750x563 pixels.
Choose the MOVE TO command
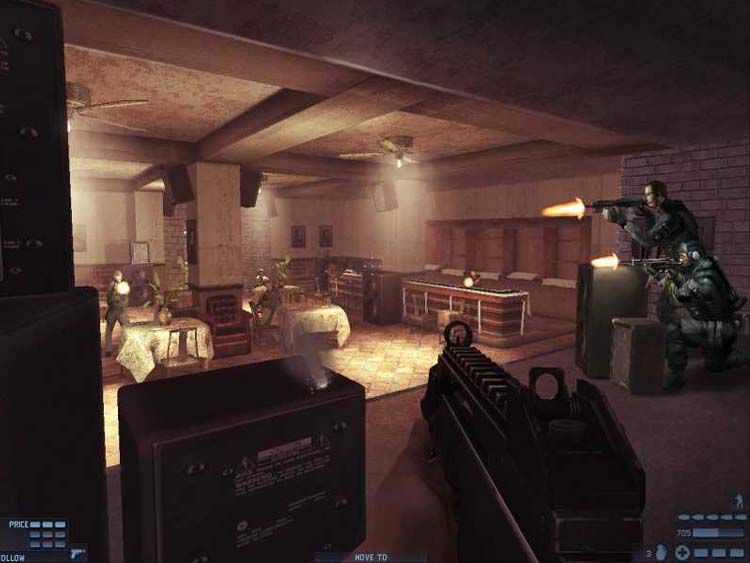372,557
